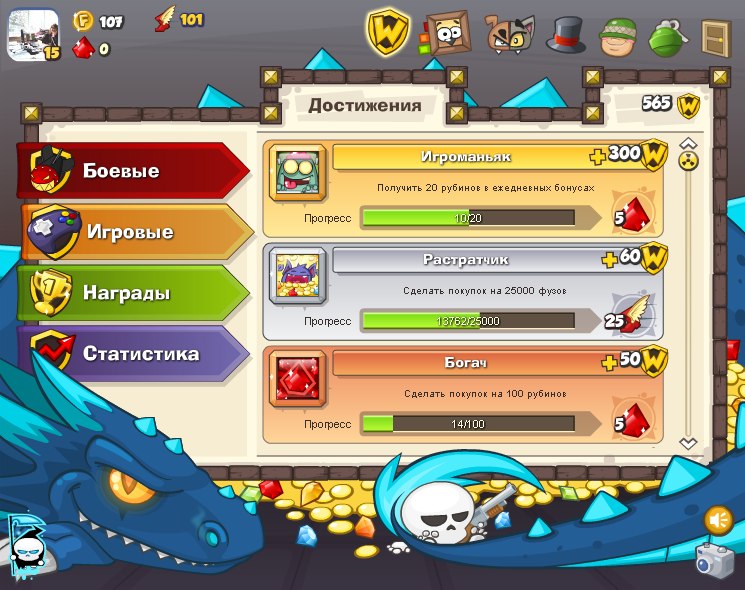Click the scroll-up arrow of achievements list
This screenshot has height=590, width=745.
click(688, 143)
